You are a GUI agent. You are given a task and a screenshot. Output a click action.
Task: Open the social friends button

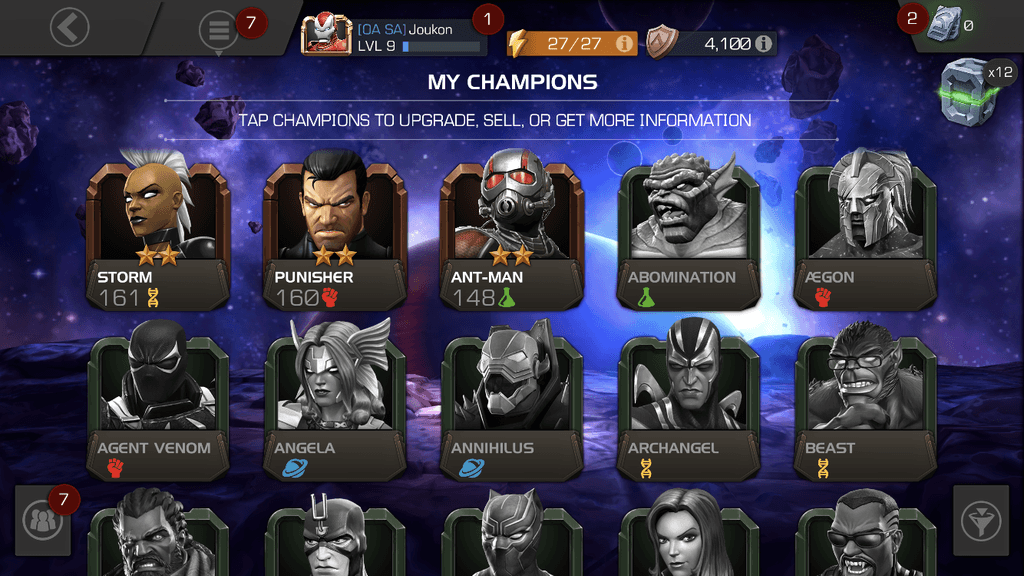coord(43,521)
